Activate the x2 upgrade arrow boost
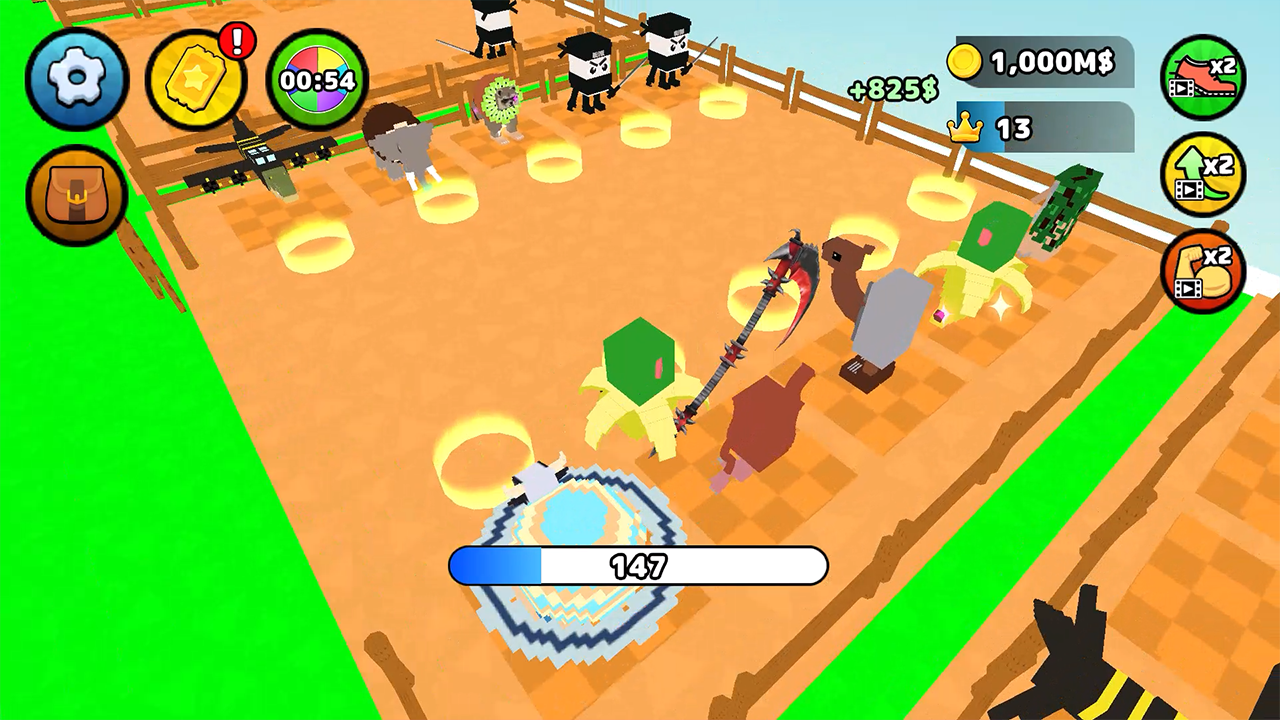The image size is (1280, 720). 1204,172
